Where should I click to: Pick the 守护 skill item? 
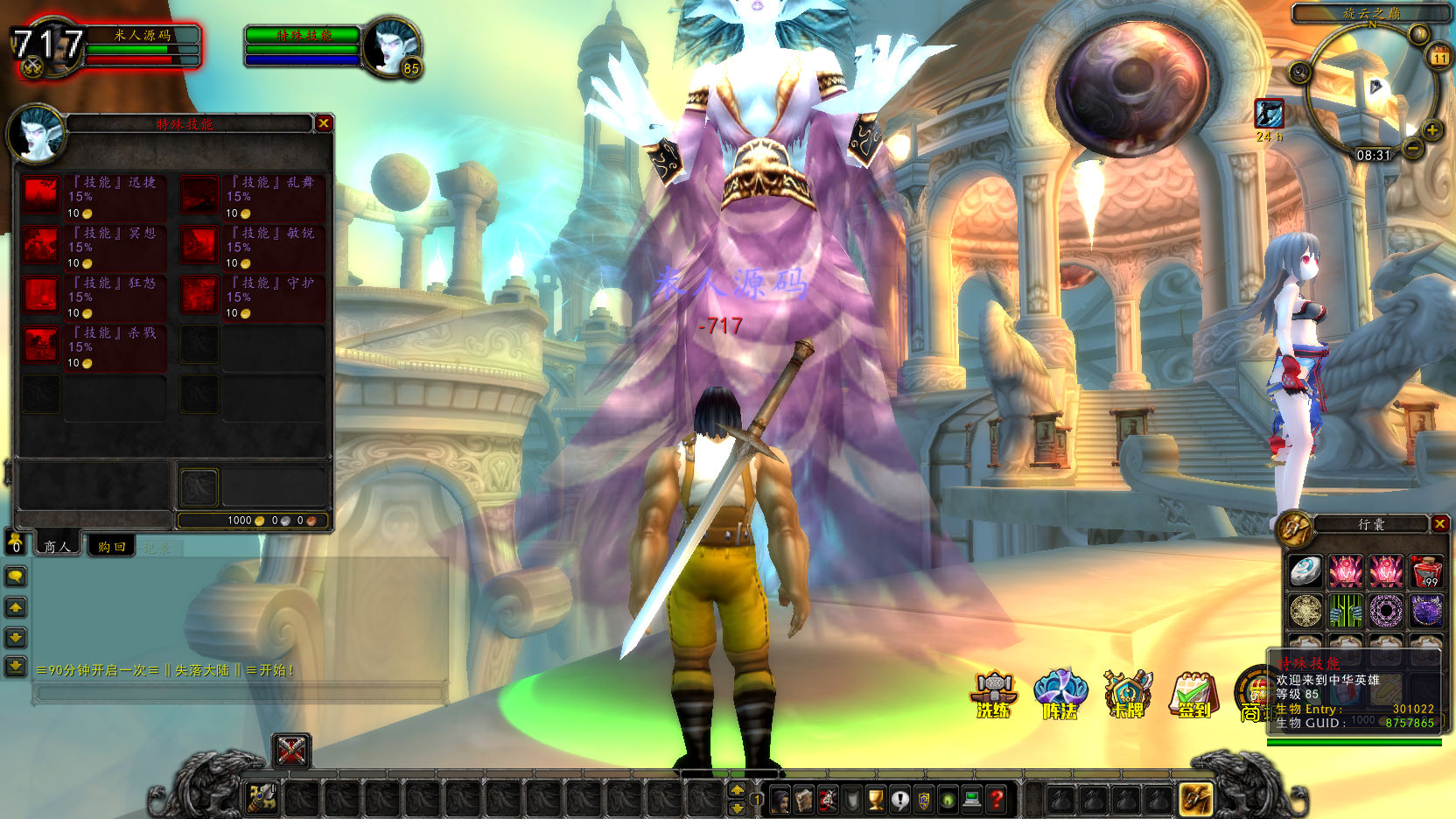199,296
